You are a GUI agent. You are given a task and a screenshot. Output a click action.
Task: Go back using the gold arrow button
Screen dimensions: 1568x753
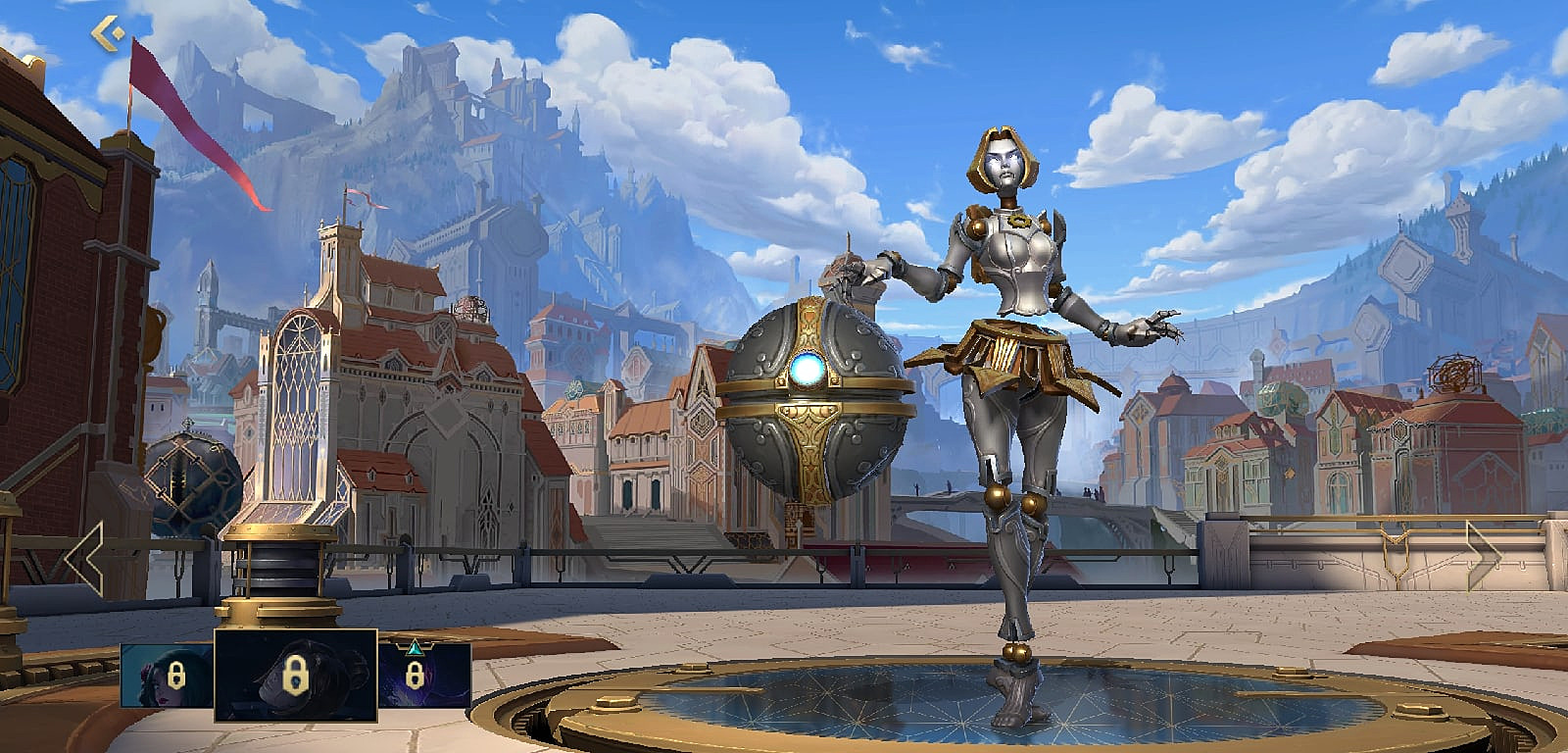(107, 33)
